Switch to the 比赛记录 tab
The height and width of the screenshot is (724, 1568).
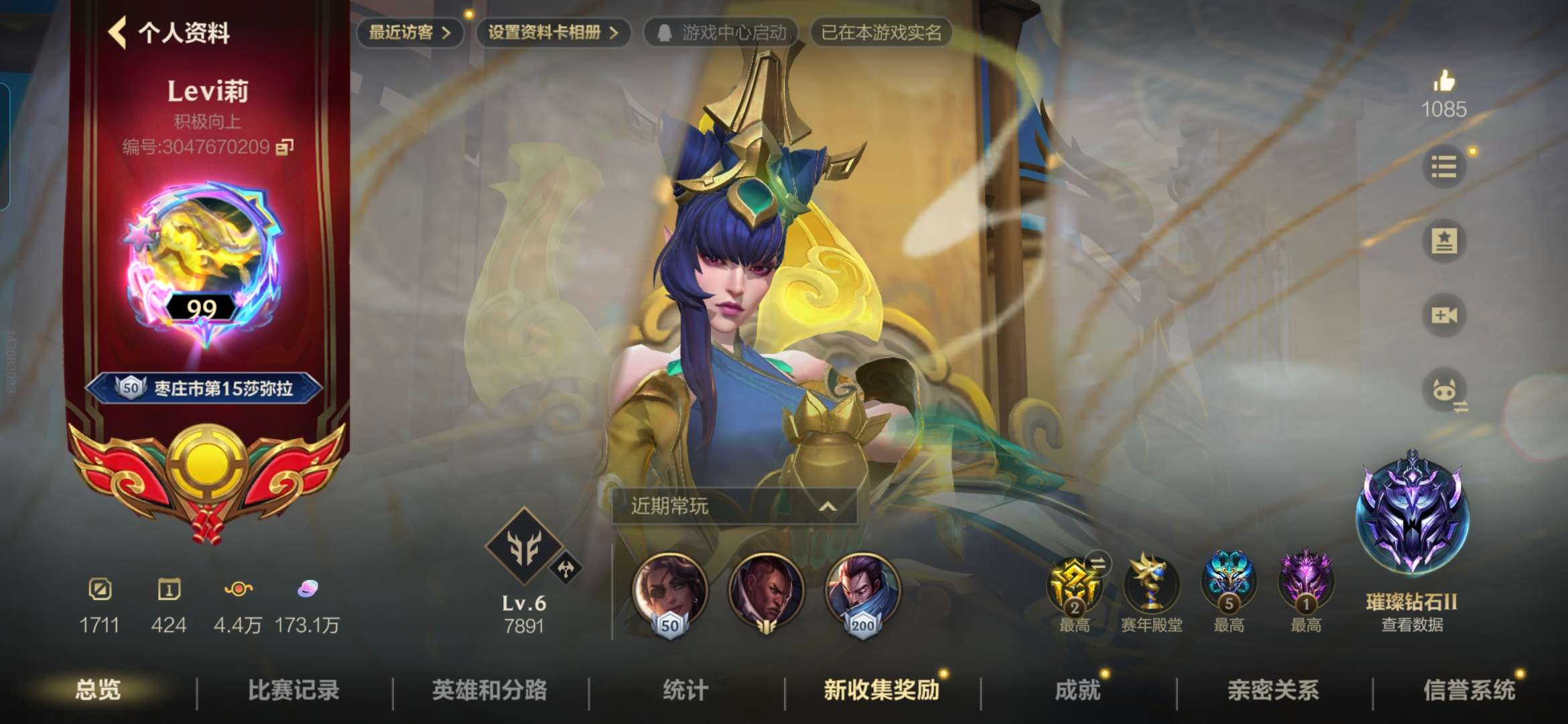pos(293,690)
